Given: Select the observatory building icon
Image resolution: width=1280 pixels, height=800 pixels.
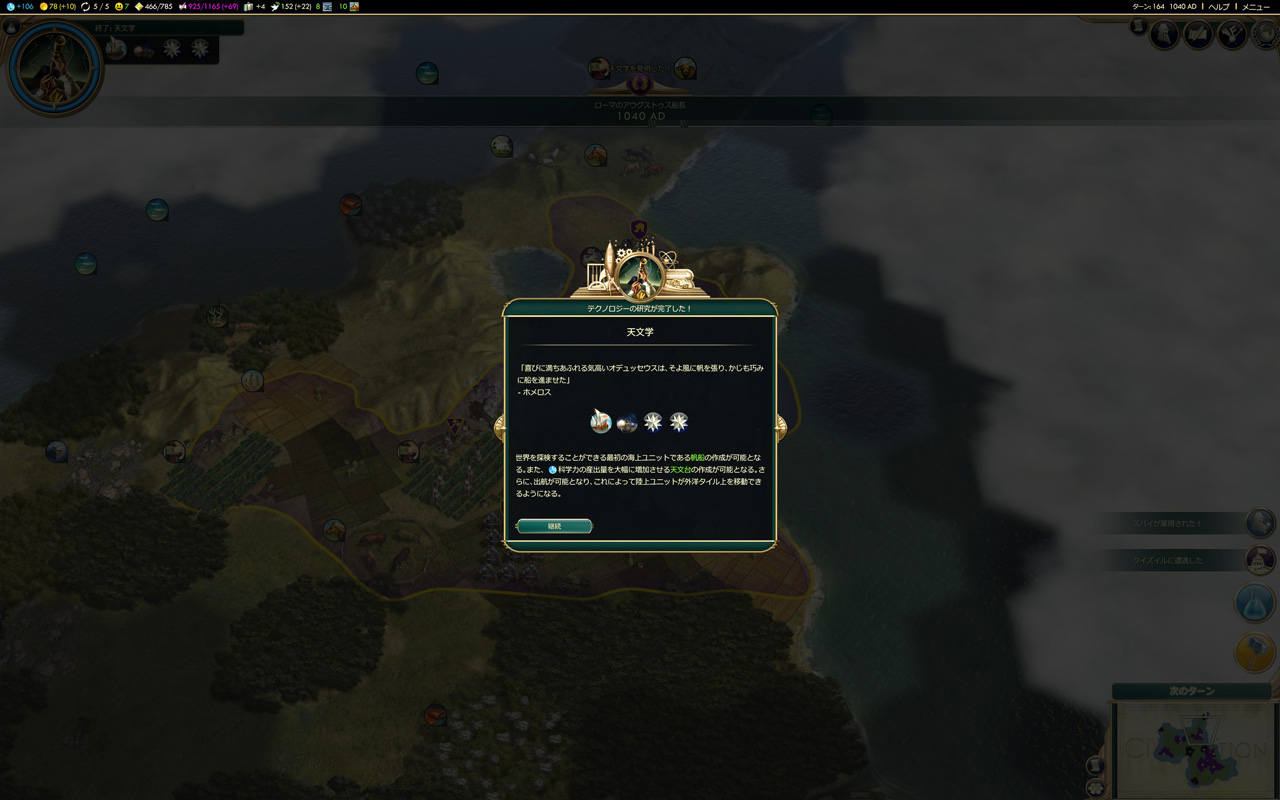Looking at the screenshot, I should 627,423.
